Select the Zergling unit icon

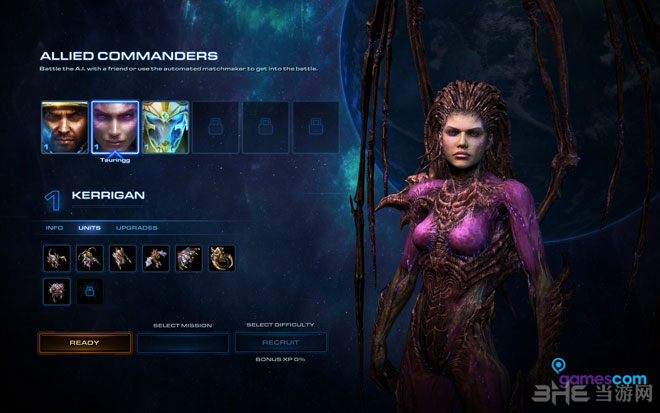[57, 259]
